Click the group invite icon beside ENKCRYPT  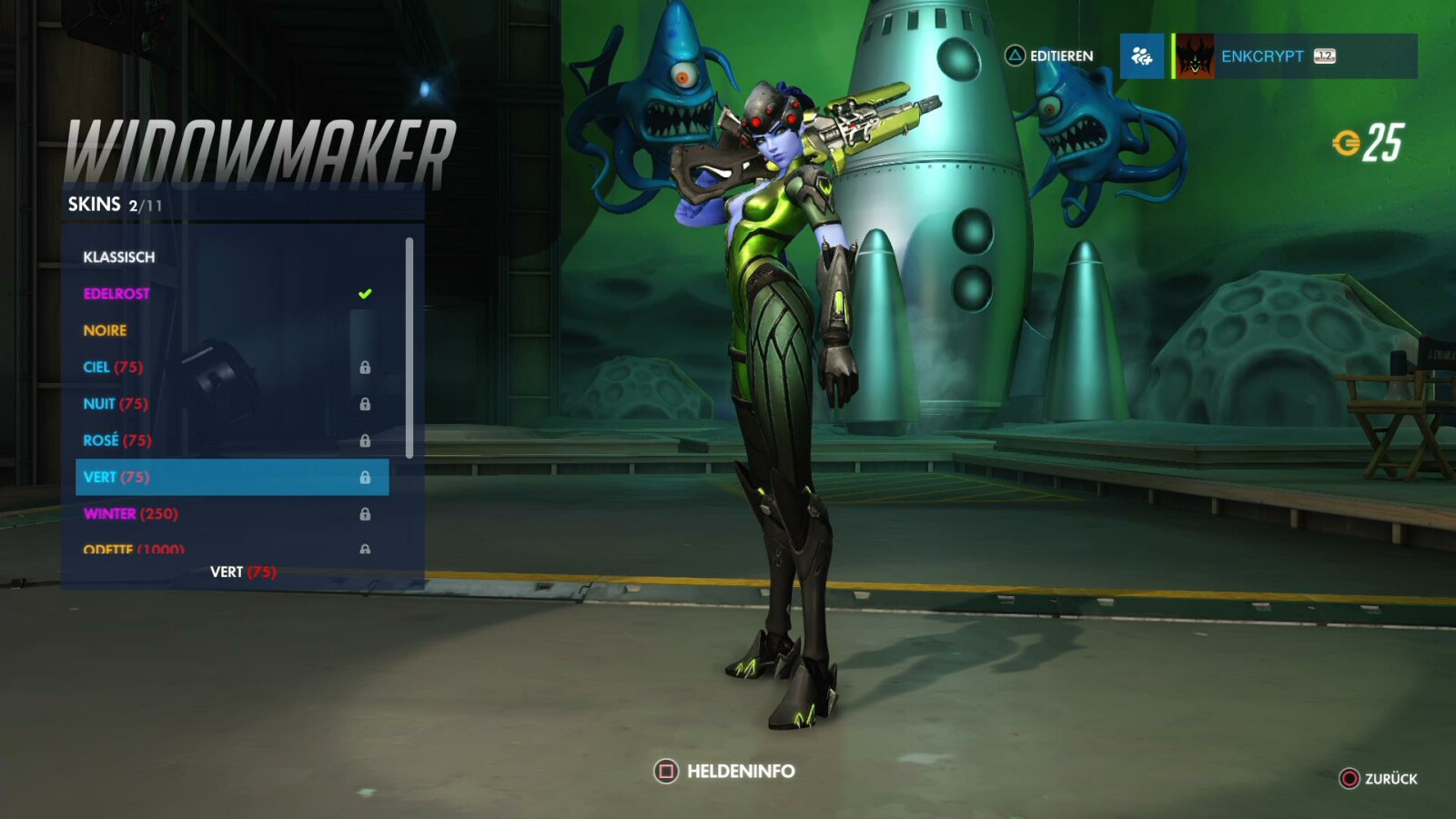(1140, 56)
